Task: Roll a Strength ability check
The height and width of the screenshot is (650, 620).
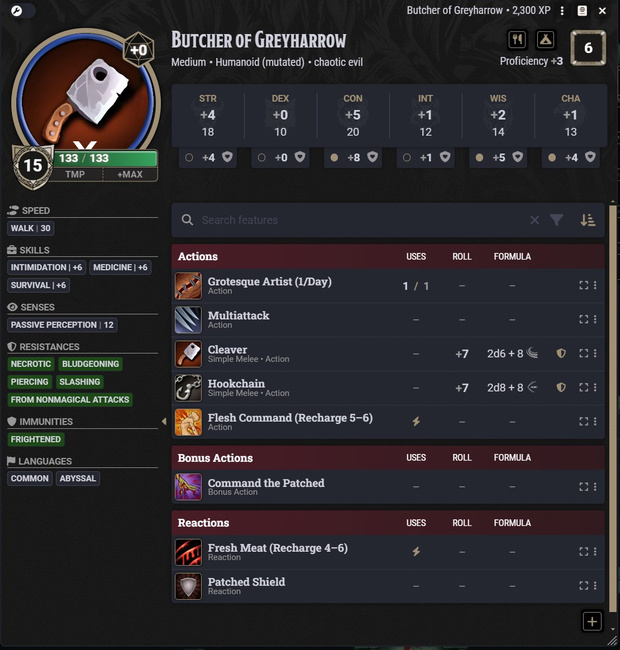Action: [x=208, y=115]
